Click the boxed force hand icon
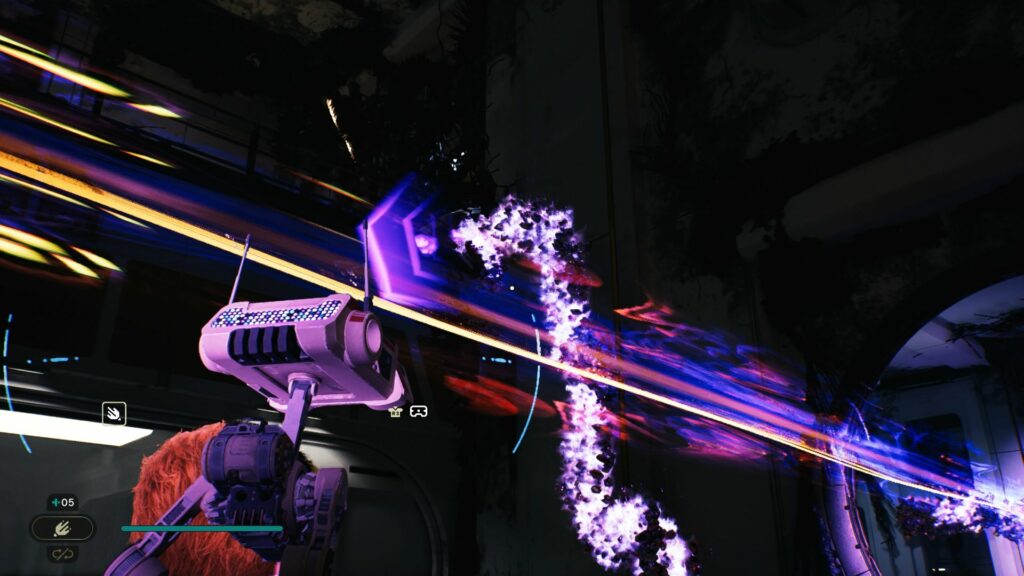1024x576 pixels. click(x=113, y=412)
